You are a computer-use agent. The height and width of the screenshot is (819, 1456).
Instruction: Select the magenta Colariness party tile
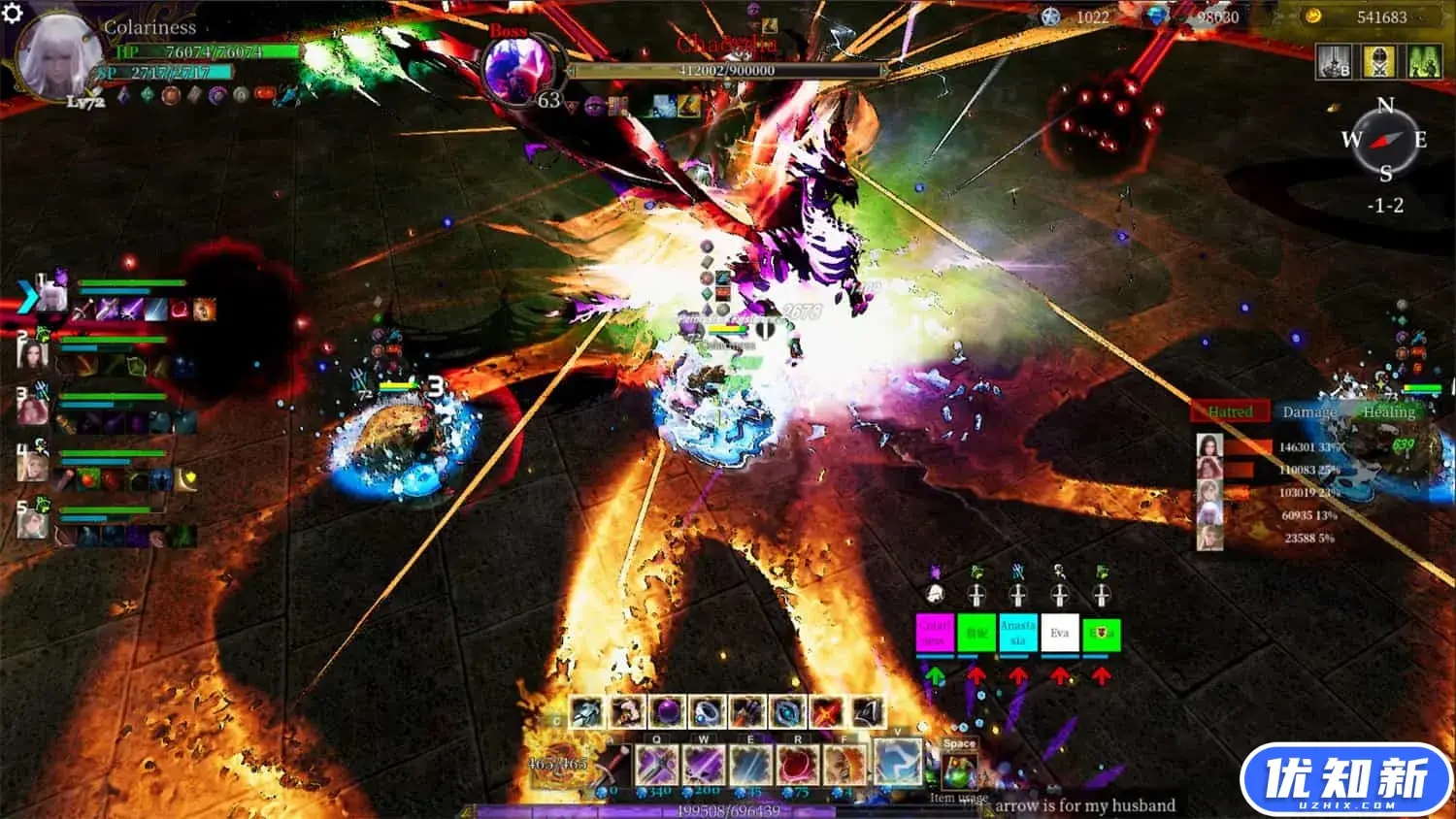[935, 633]
